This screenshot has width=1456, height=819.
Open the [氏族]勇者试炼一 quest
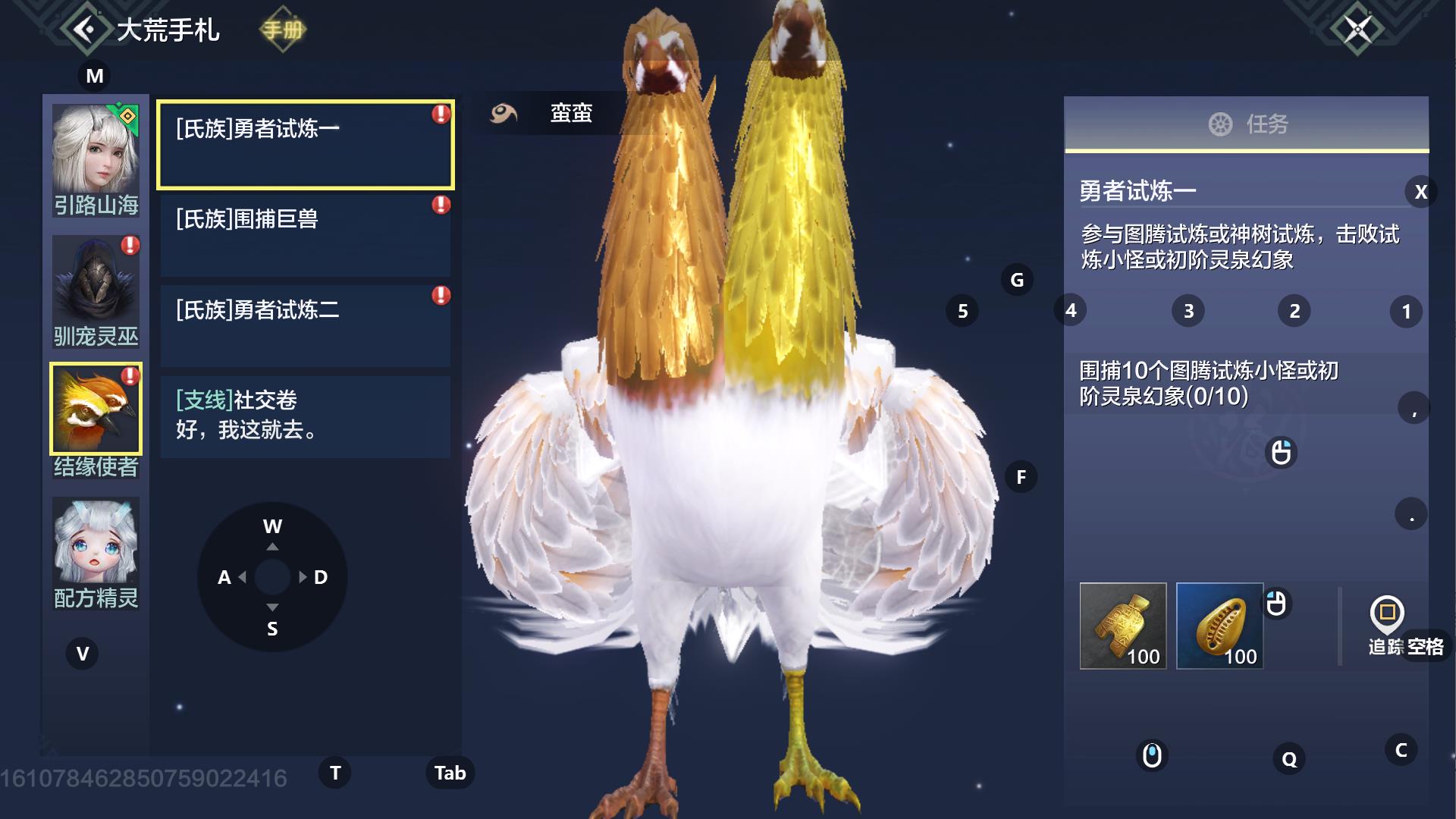pos(305,143)
